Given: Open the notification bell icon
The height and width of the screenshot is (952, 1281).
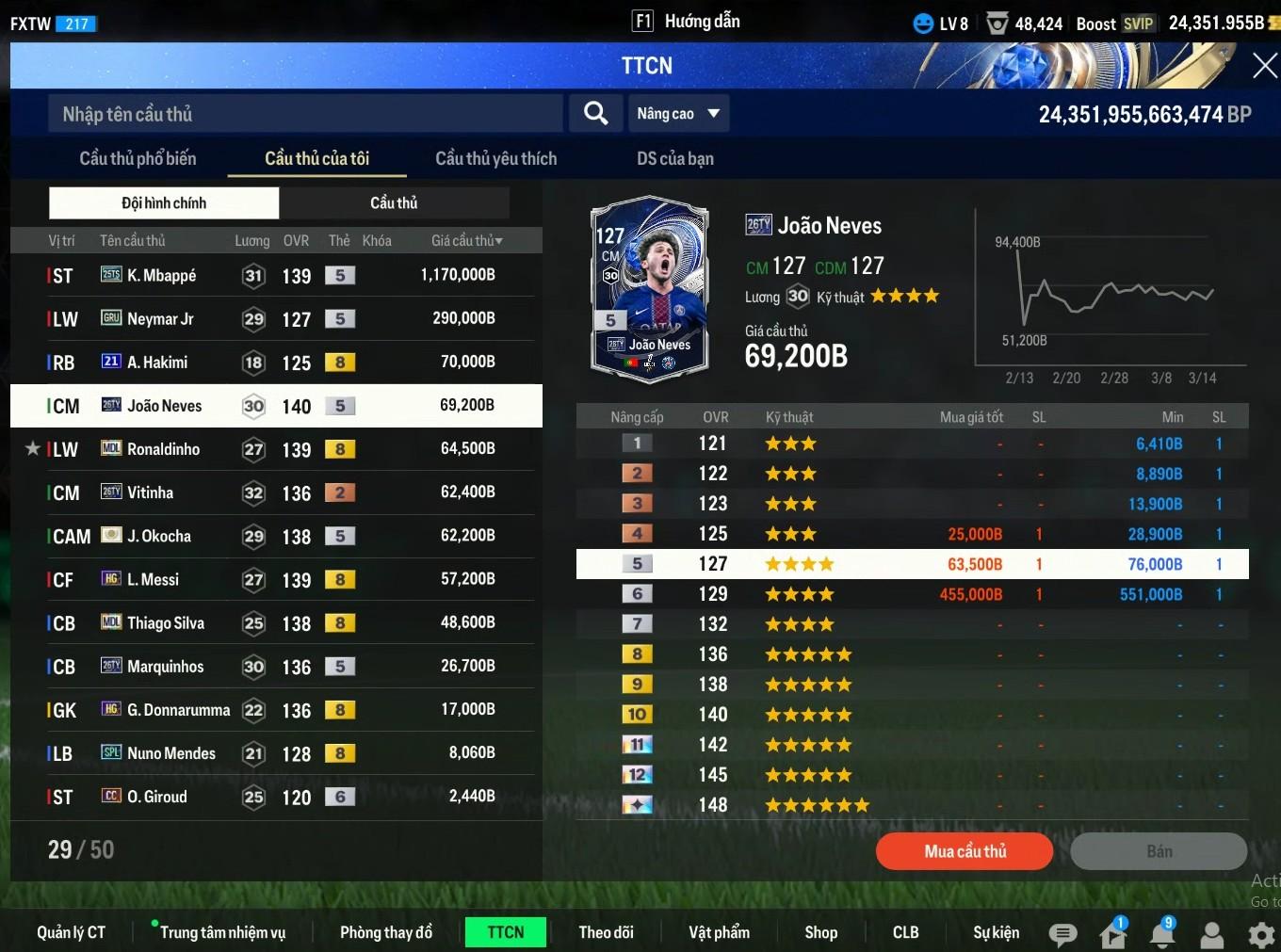Looking at the screenshot, I should [1163, 934].
